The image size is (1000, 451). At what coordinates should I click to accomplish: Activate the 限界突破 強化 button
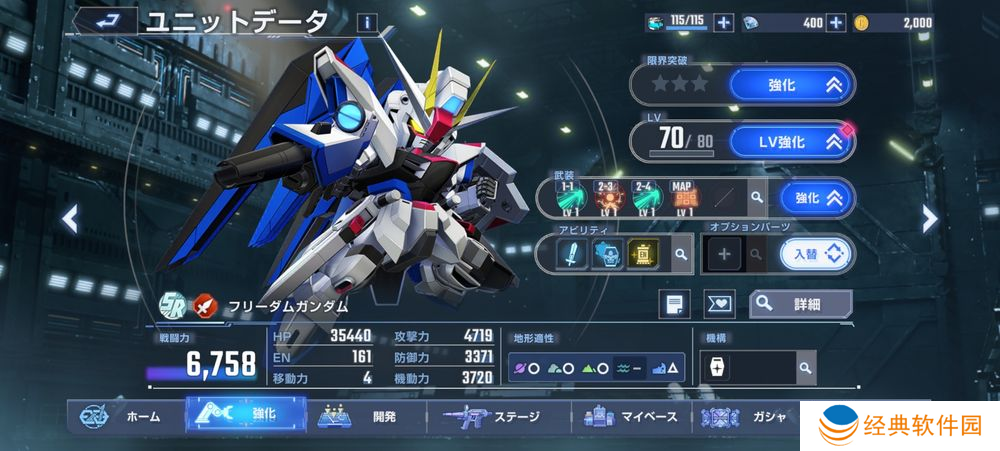(791, 85)
